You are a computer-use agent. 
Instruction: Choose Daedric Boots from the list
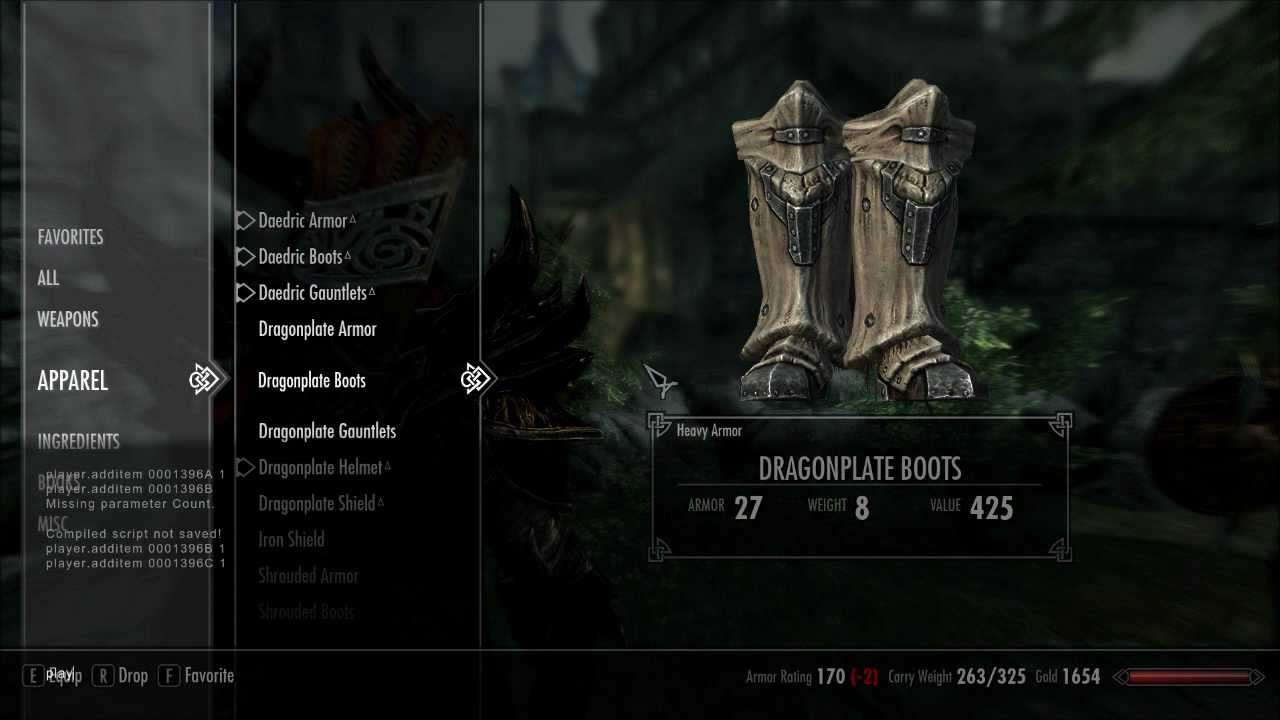pyautogui.click(x=301, y=257)
